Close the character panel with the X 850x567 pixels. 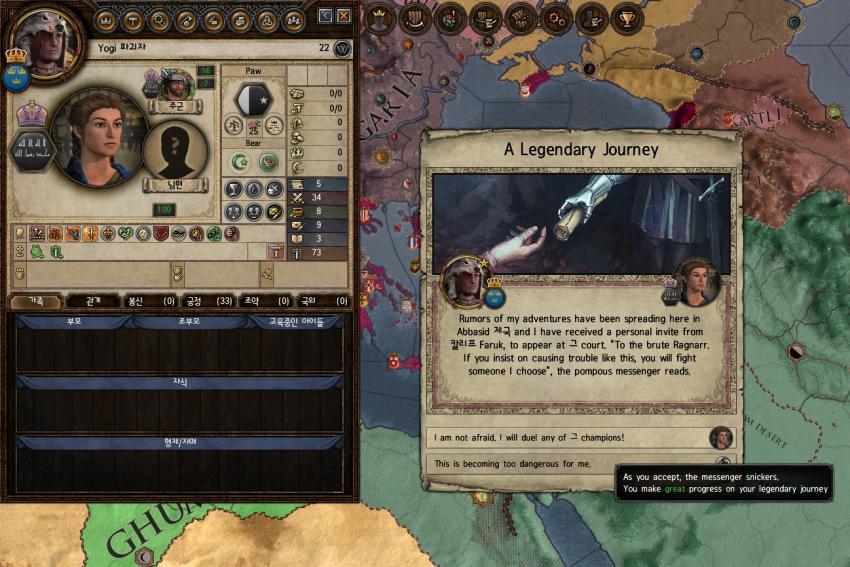[x=344, y=16]
